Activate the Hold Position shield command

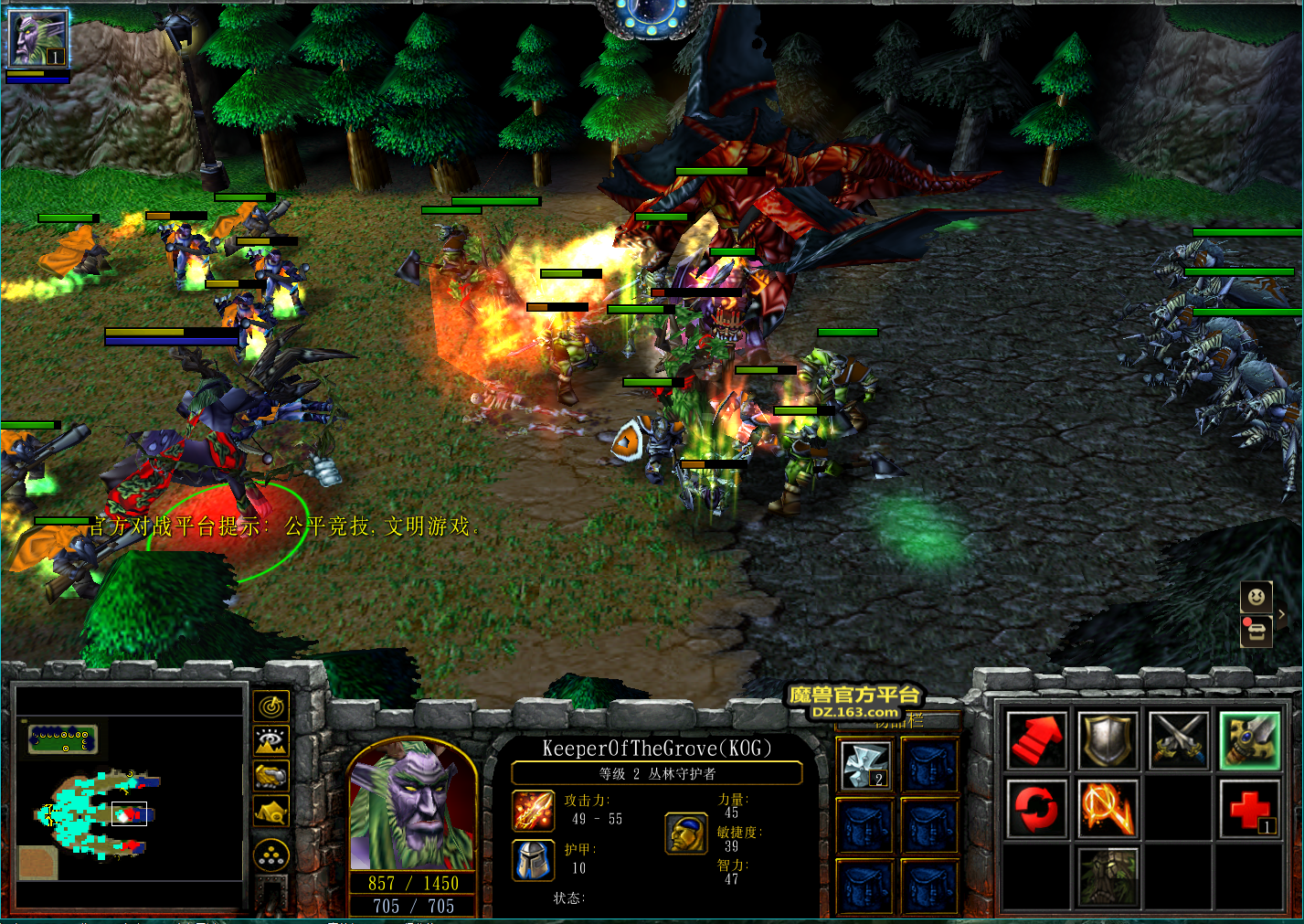point(1108,739)
